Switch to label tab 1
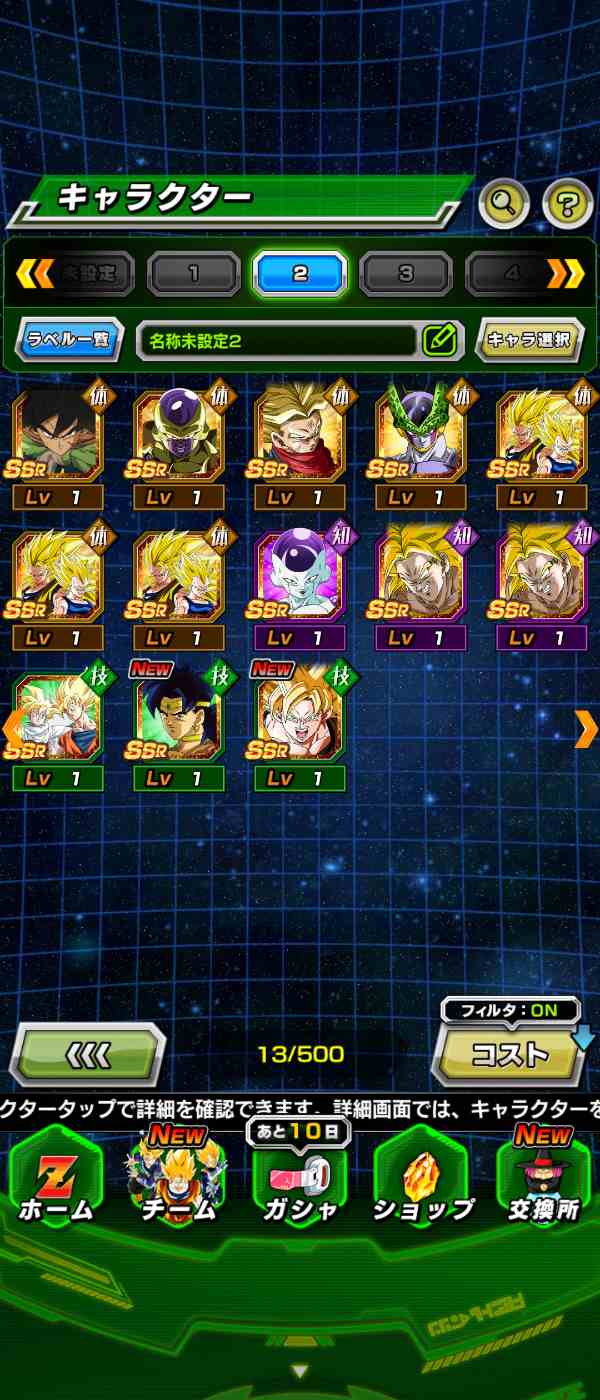600x1400 pixels. [x=194, y=273]
